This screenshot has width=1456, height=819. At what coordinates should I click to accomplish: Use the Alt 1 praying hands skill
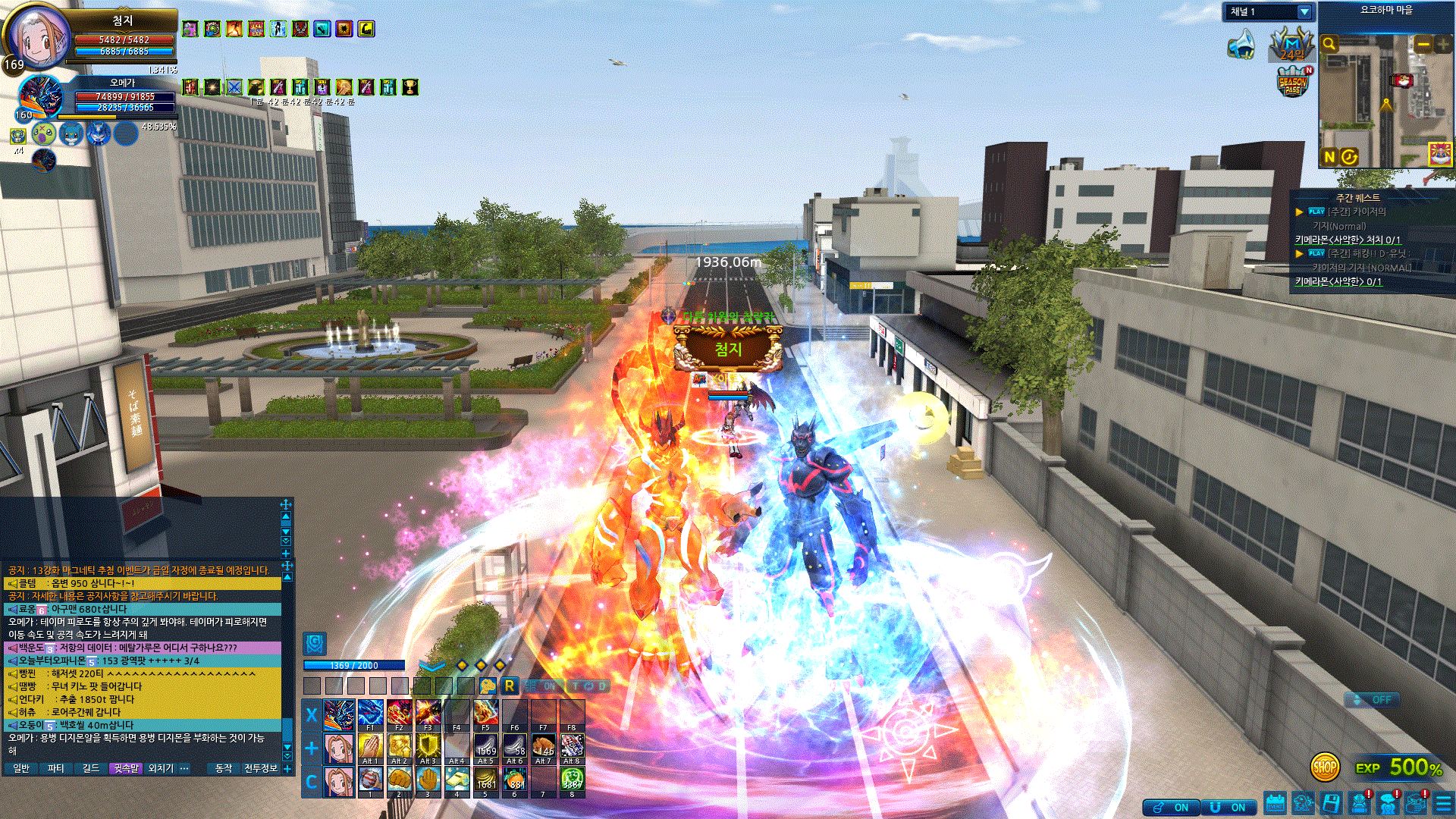coord(370,748)
